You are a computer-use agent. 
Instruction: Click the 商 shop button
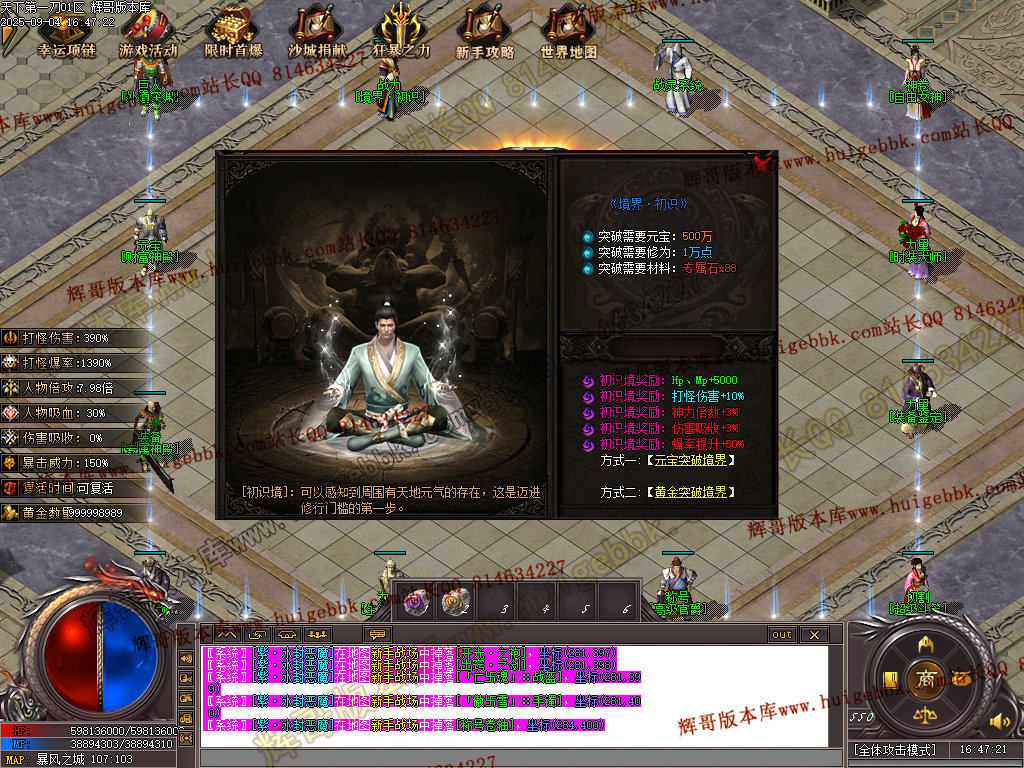(x=925, y=679)
